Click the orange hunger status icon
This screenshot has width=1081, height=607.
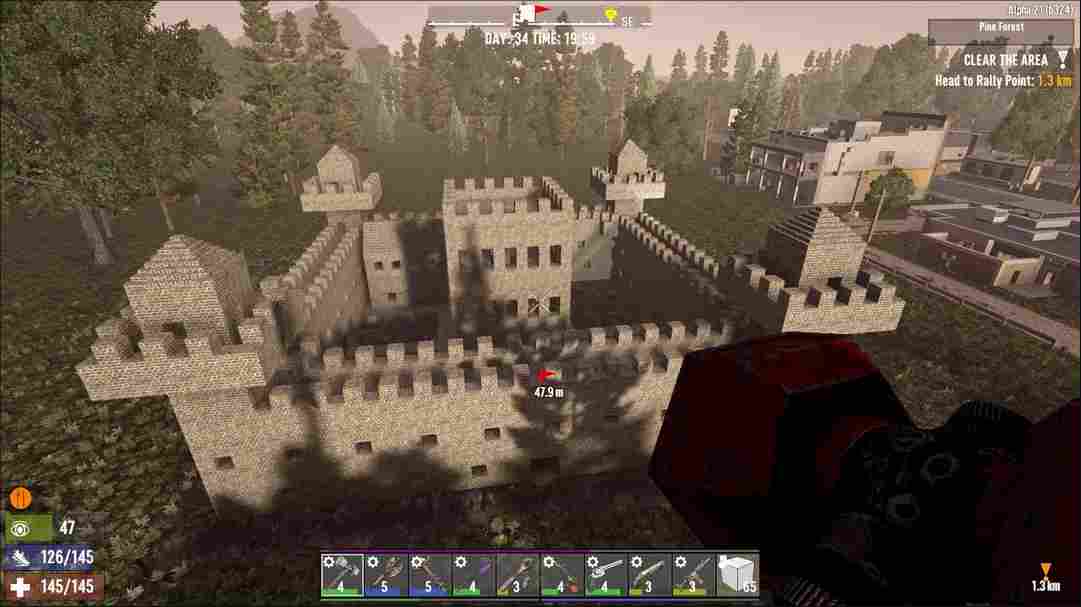pyautogui.click(x=19, y=497)
